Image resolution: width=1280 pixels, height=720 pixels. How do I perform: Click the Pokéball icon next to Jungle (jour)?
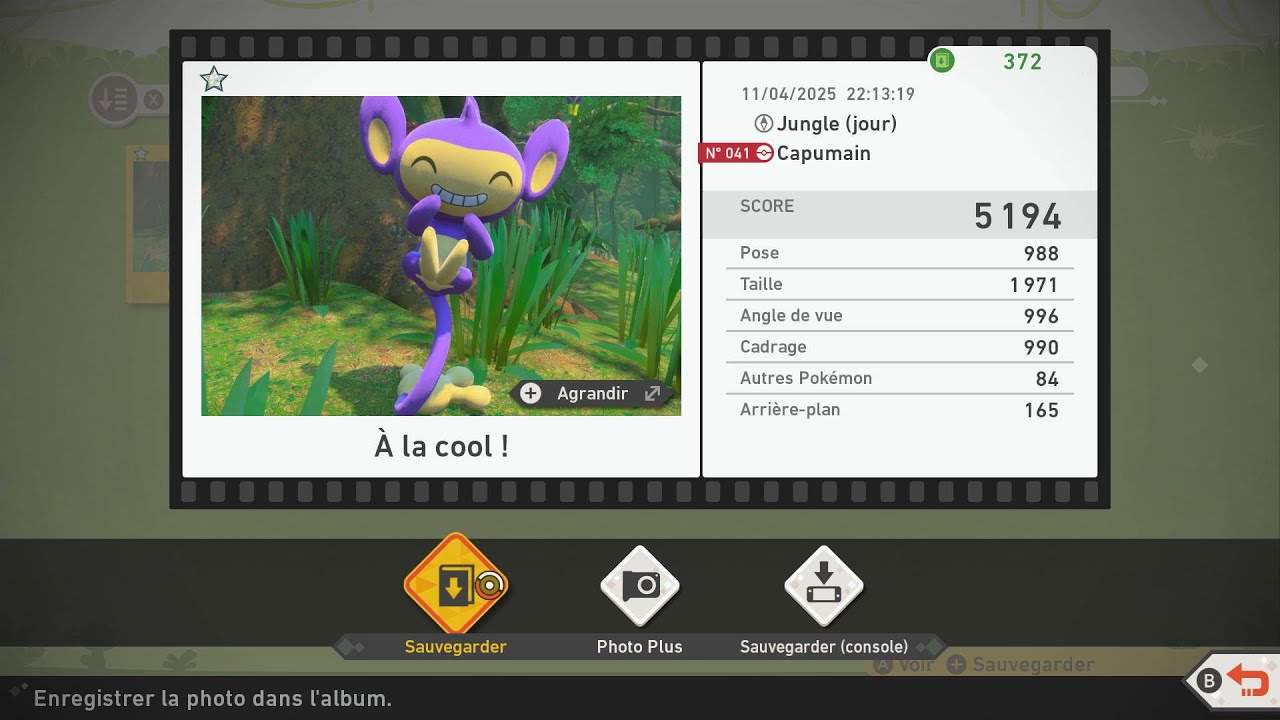pyautogui.click(x=763, y=124)
